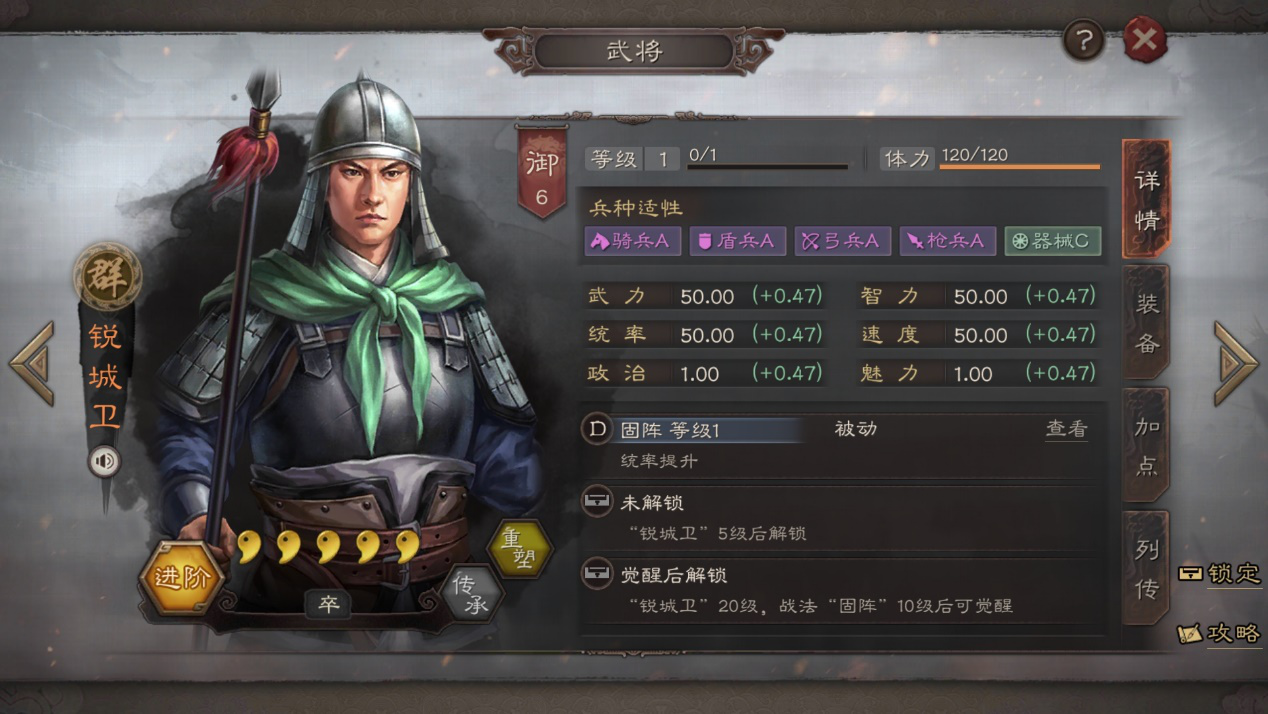This screenshot has height=714, width=1268.
Task: Open the question mark help button
Action: click(1084, 41)
